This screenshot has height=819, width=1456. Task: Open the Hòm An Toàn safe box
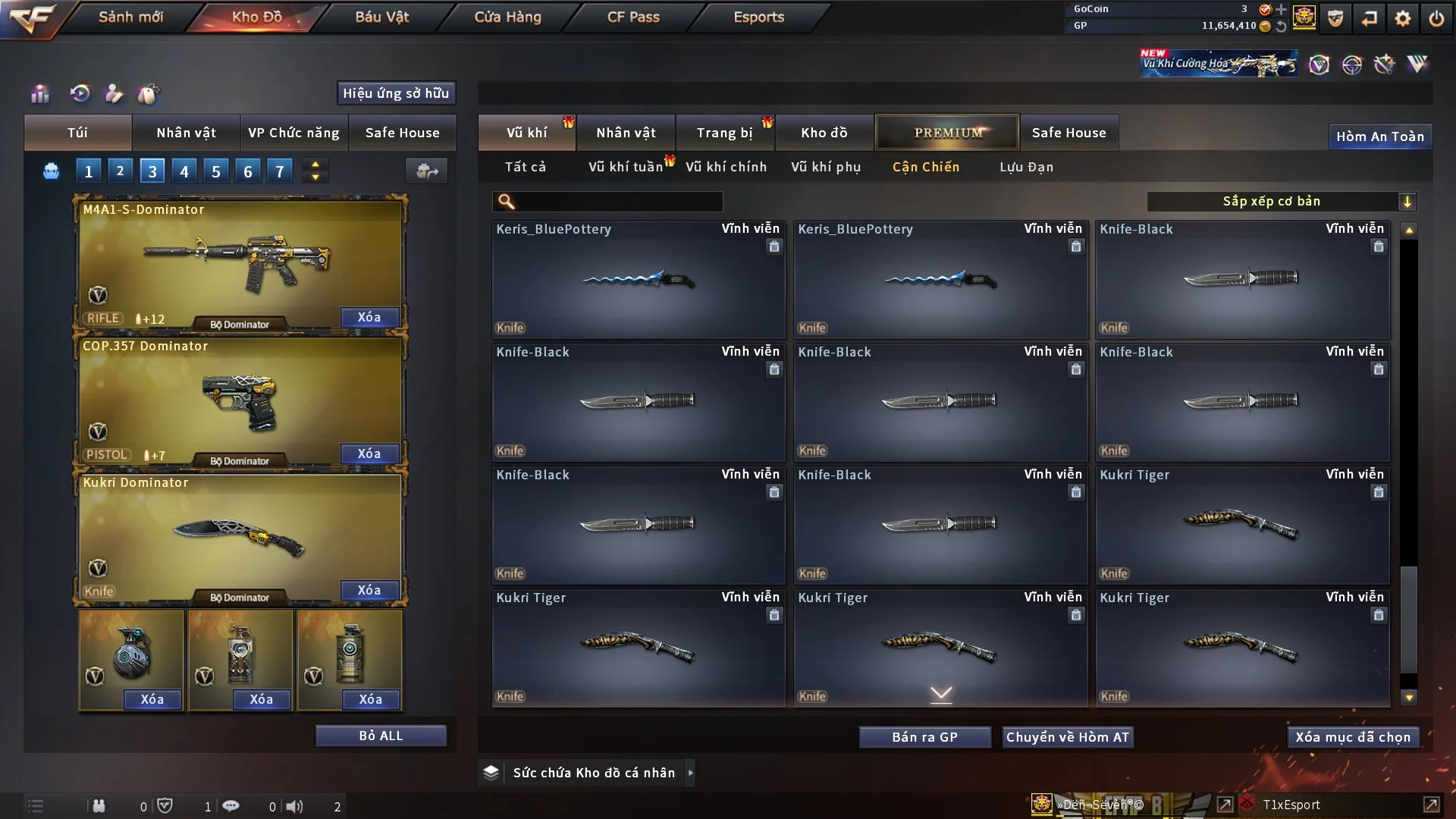[1379, 136]
